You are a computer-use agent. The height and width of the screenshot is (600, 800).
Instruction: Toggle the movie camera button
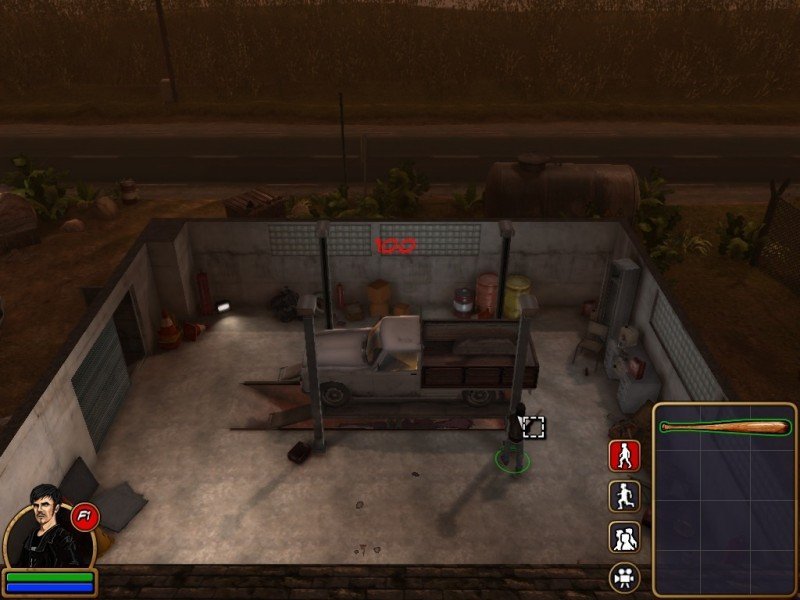click(x=624, y=577)
